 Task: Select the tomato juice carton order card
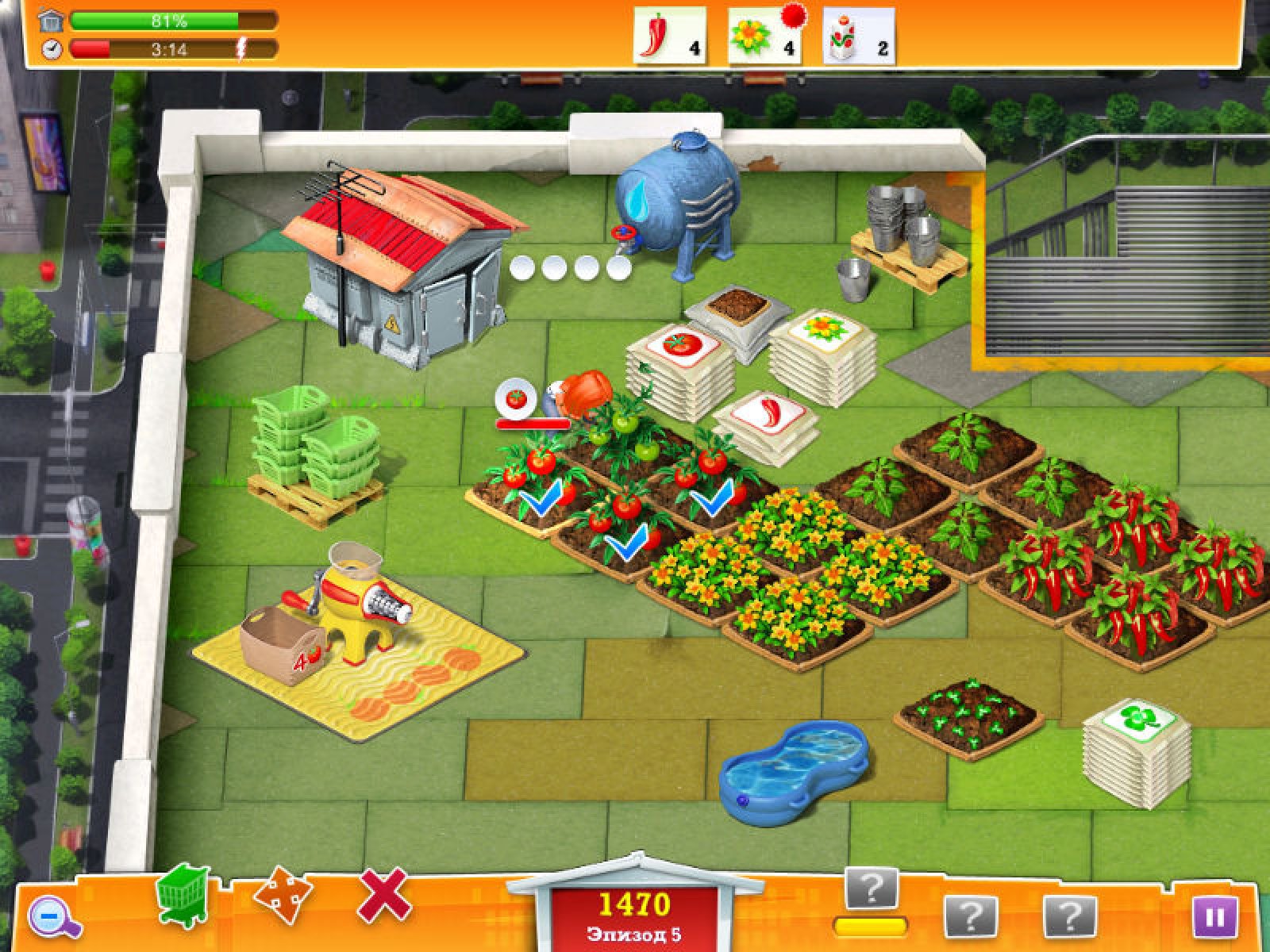(x=858, y=36)
